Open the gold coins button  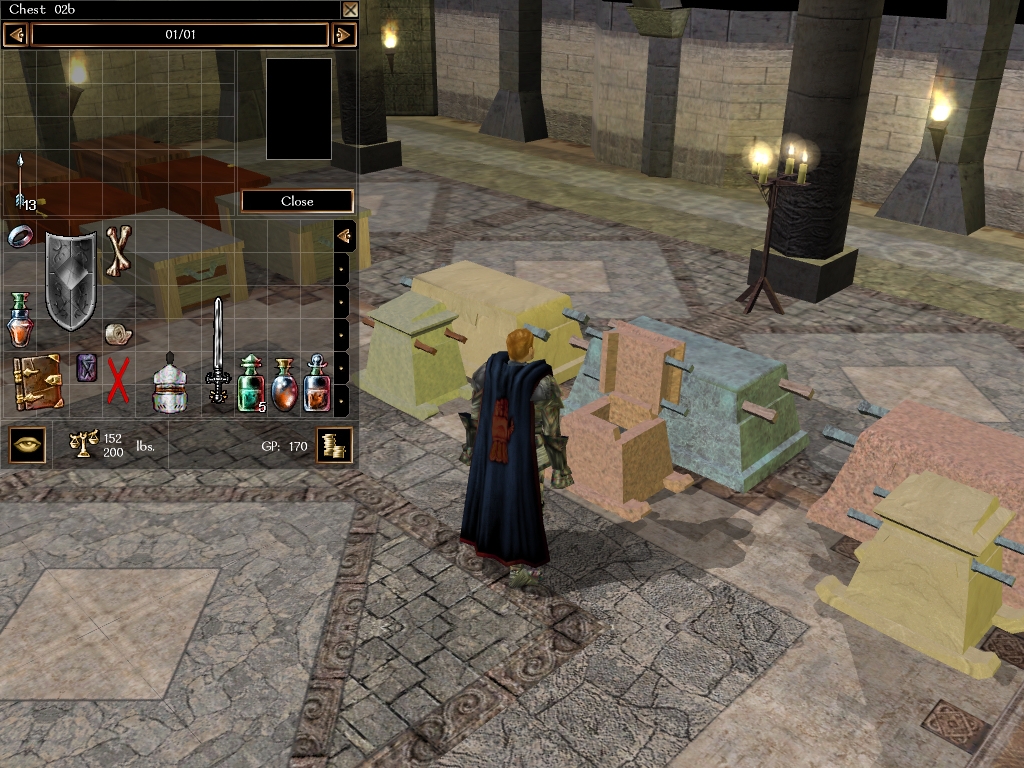[334, 445]
